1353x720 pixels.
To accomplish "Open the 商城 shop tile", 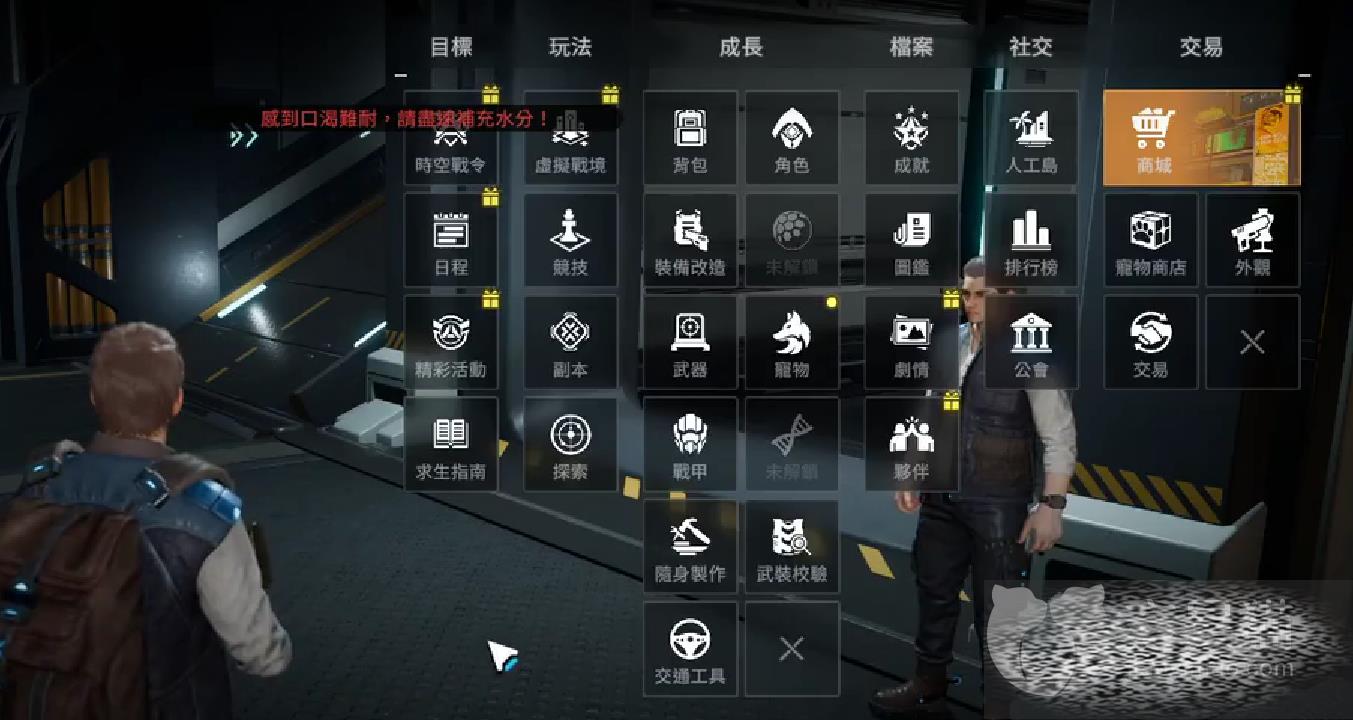I will (x=1201, y=138).
